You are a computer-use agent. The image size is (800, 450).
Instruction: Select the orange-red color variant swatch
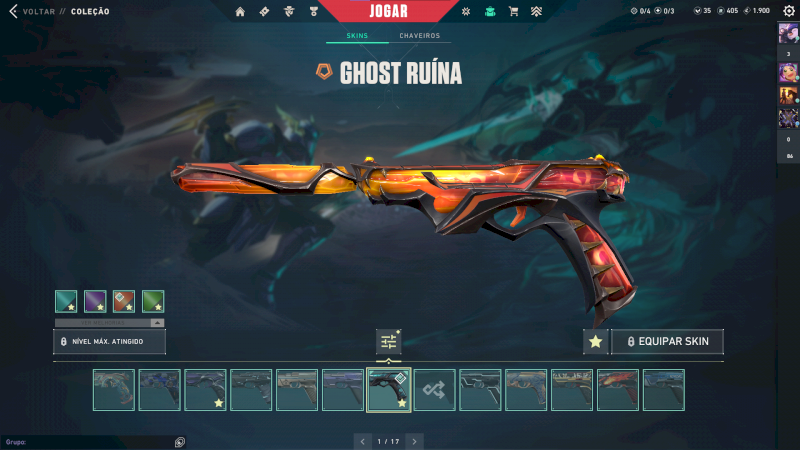pyautogui.click(x=124, y=301)
